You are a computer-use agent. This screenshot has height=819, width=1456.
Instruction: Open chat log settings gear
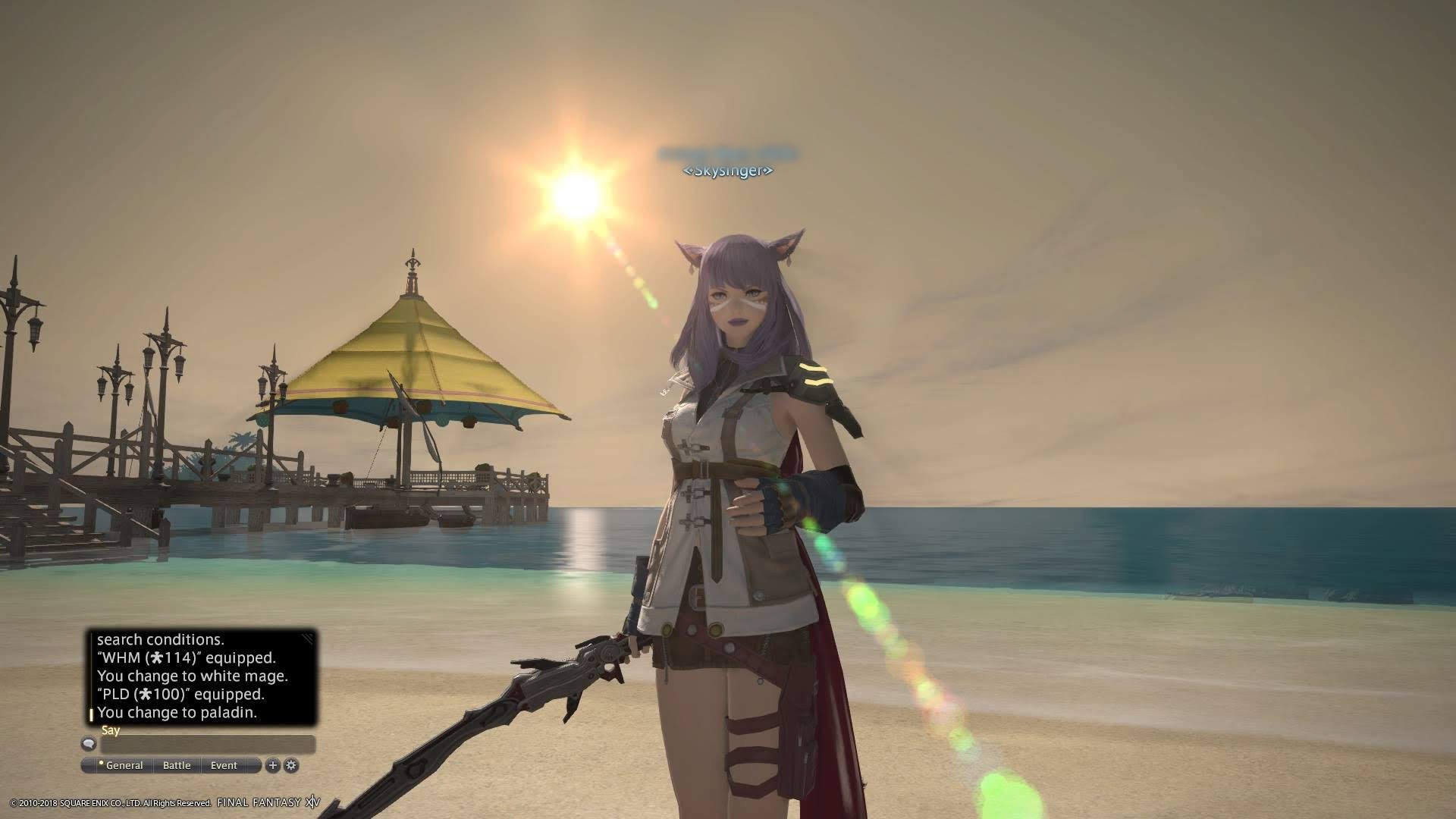[291, 765]
